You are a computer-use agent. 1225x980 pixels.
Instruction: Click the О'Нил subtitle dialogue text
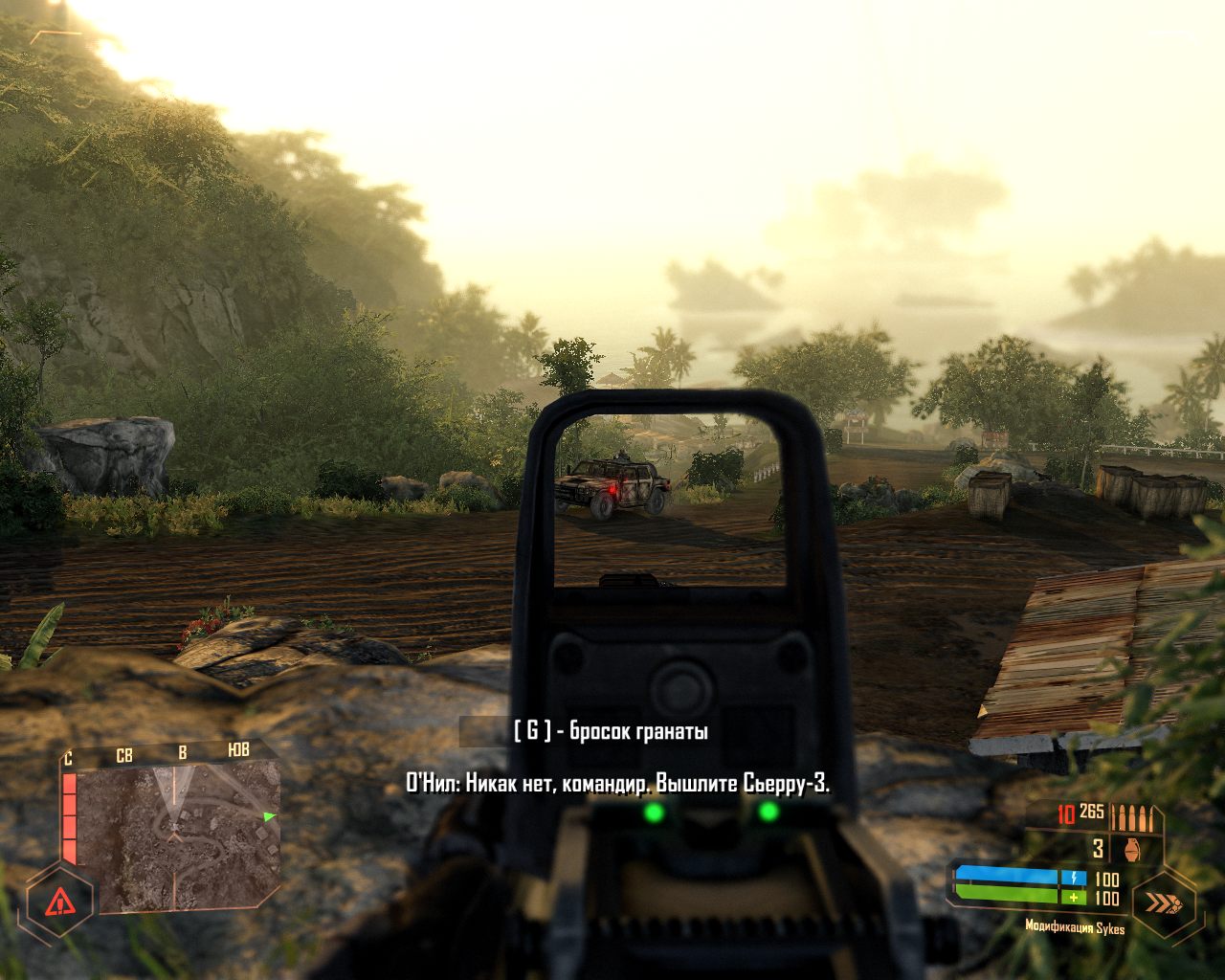click(x=617, y=781)
